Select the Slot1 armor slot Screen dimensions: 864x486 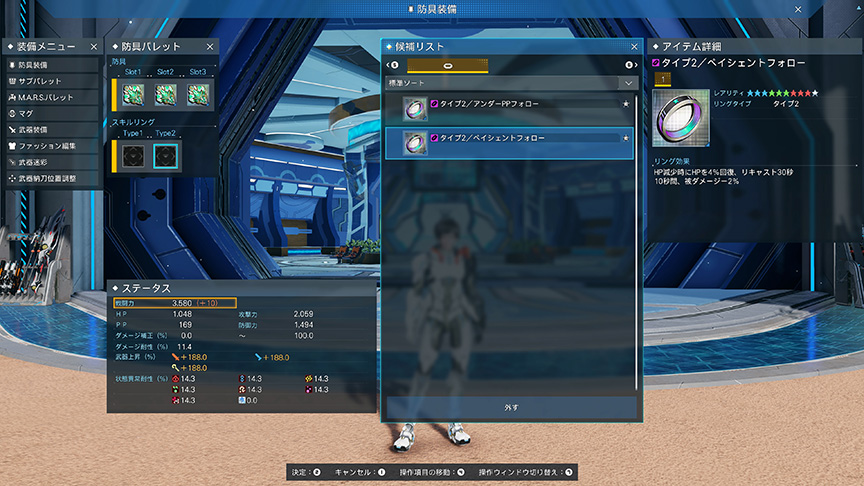pos(132,93)
